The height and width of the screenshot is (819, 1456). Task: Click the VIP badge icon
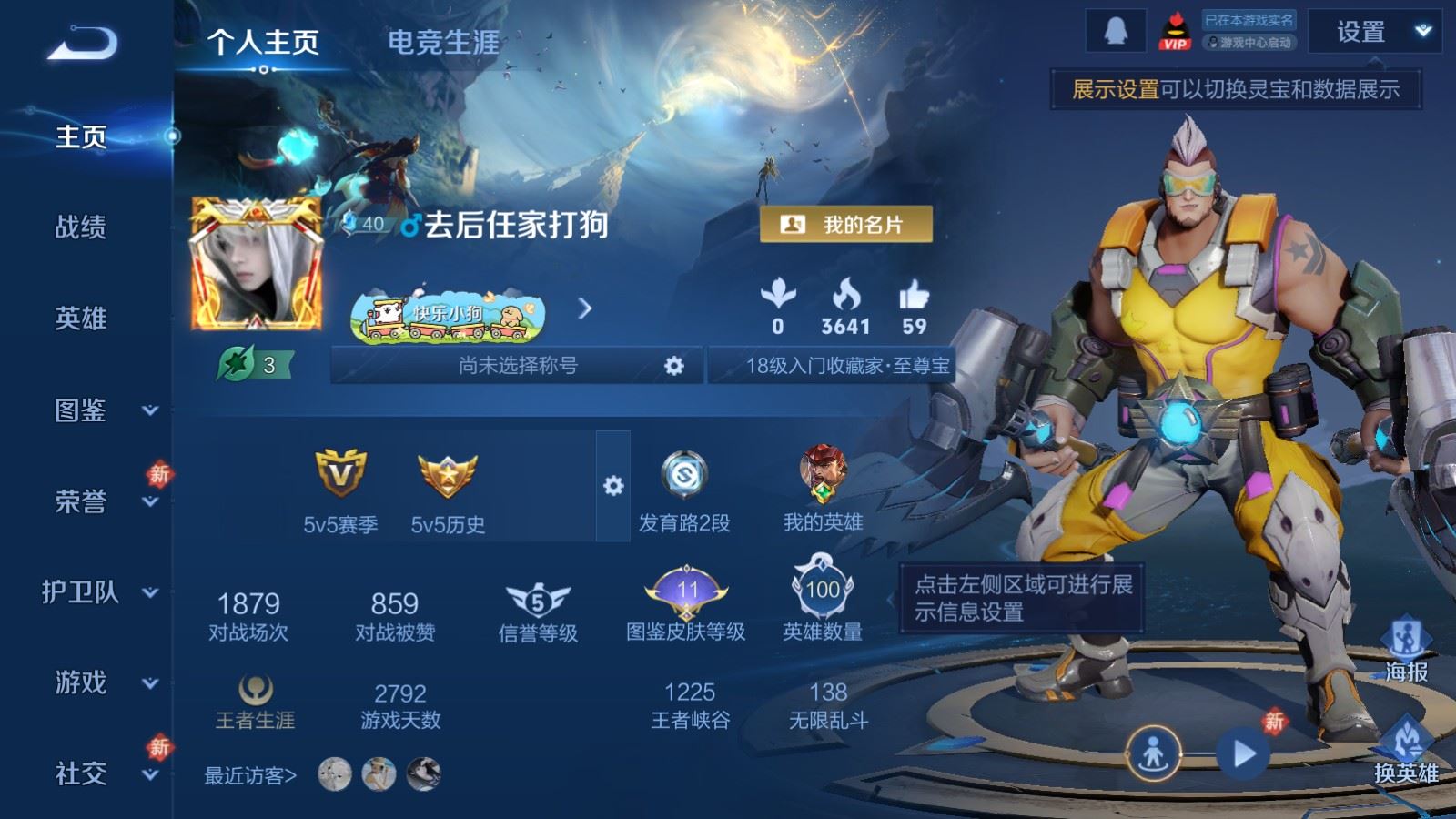point(1174,32)
